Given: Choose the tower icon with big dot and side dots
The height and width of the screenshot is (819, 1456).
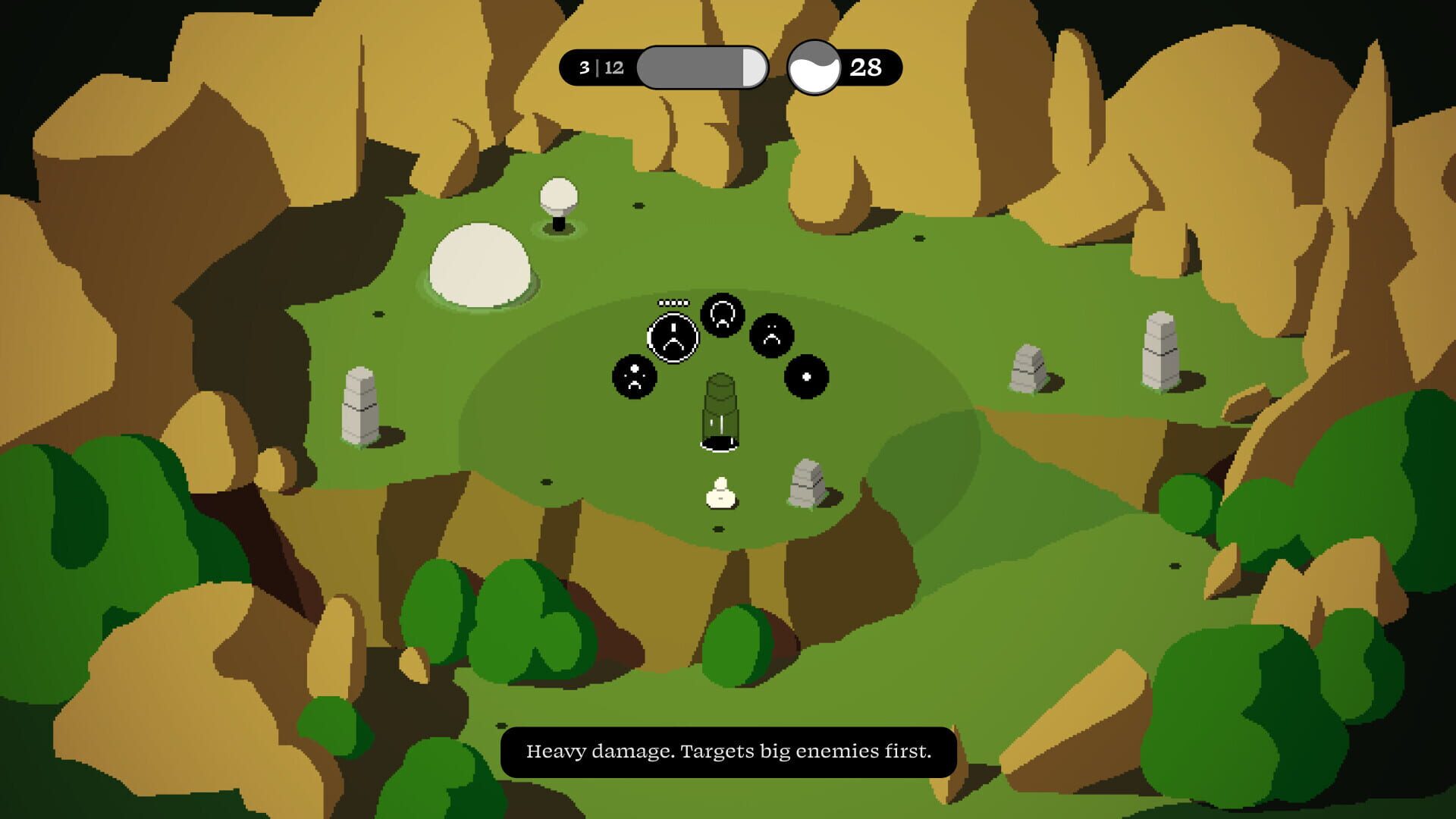Looking at the screenshot, I should pyautogui.click(x=635, y=376).
